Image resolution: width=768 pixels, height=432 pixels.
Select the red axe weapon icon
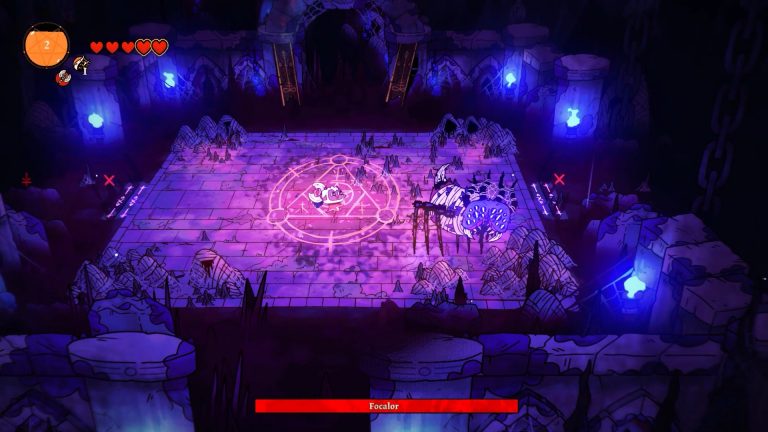pyautogui.click(x=62, y=77)
